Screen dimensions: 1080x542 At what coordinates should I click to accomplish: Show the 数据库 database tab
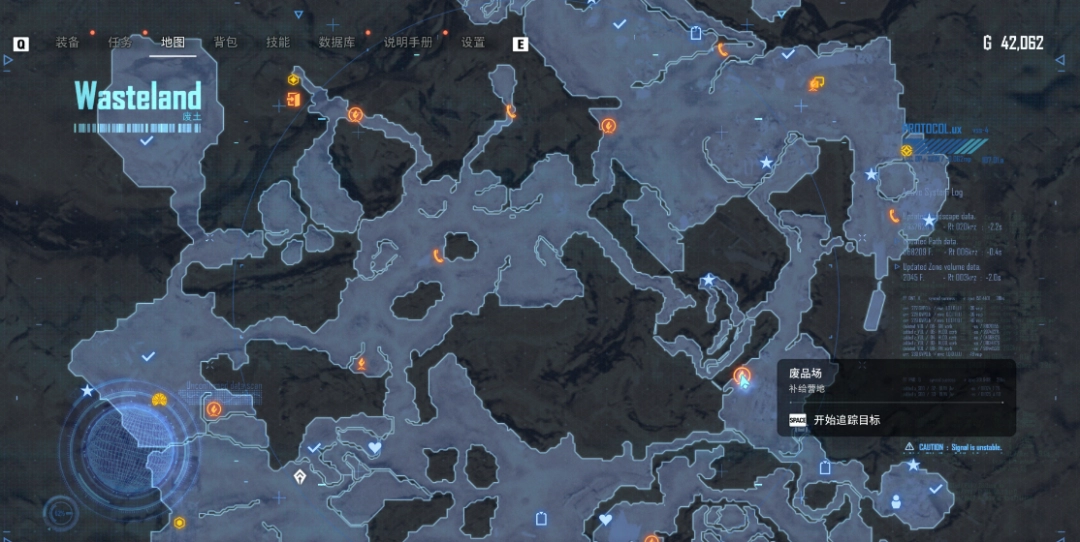336,42
